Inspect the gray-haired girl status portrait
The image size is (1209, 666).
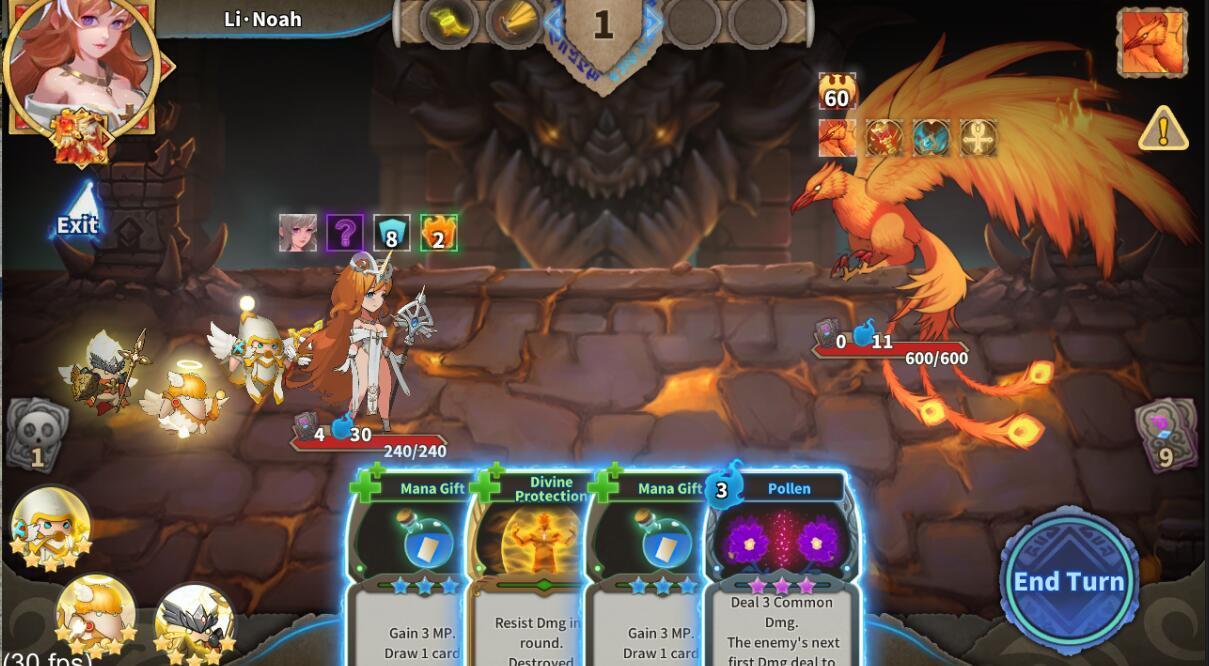298,233
